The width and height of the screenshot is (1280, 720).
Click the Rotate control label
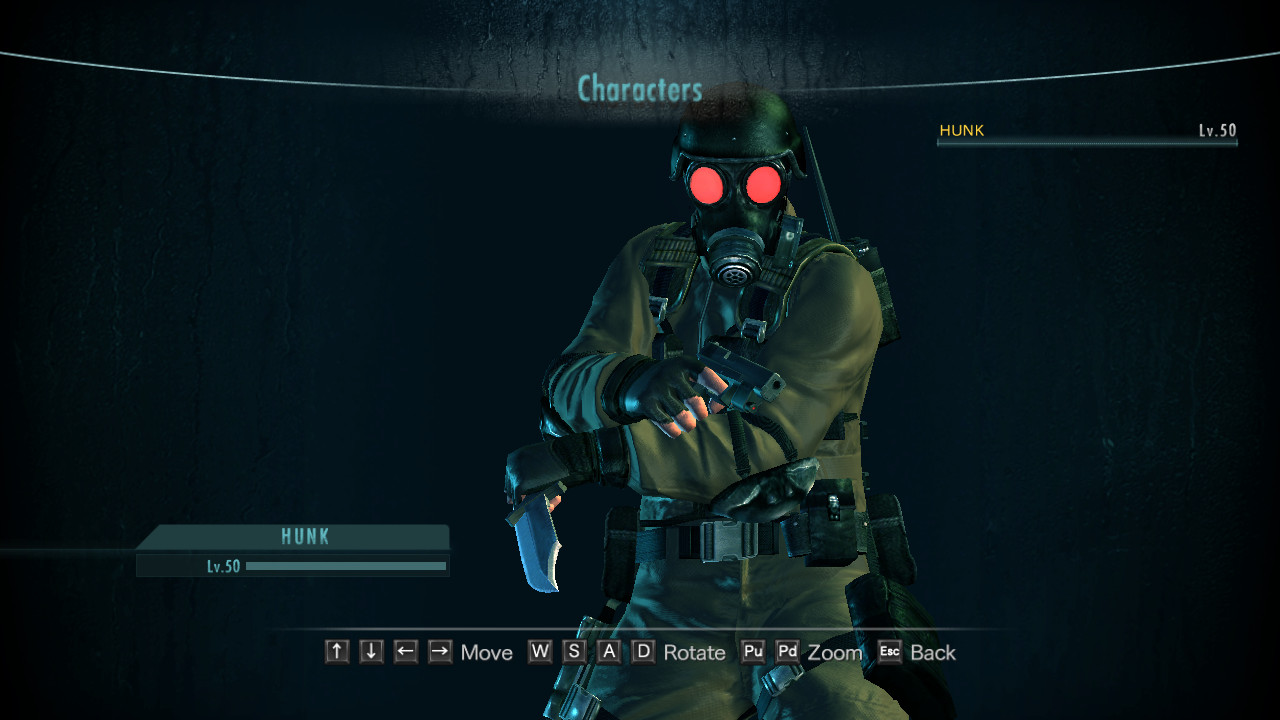(695, 652)
